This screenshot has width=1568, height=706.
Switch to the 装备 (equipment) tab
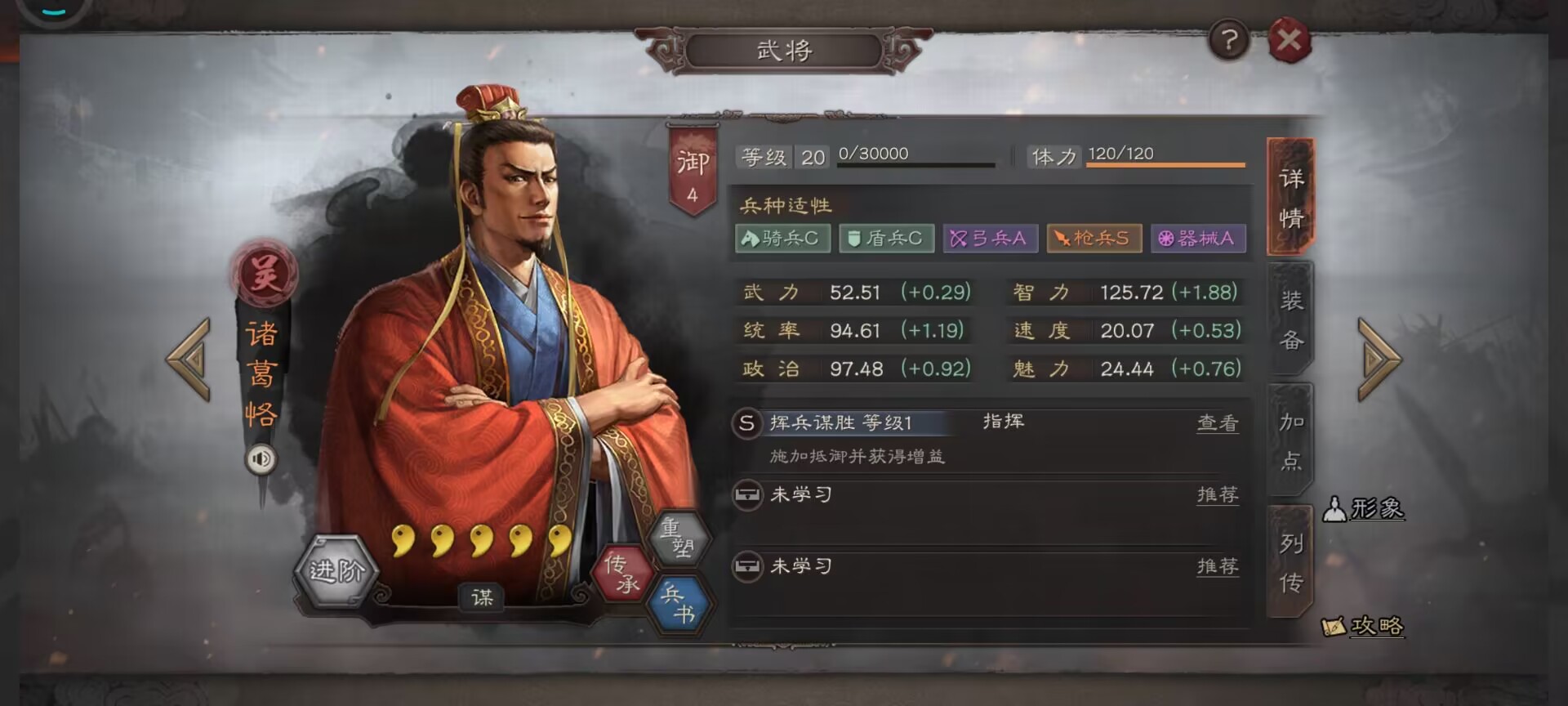coord(1290,319)
